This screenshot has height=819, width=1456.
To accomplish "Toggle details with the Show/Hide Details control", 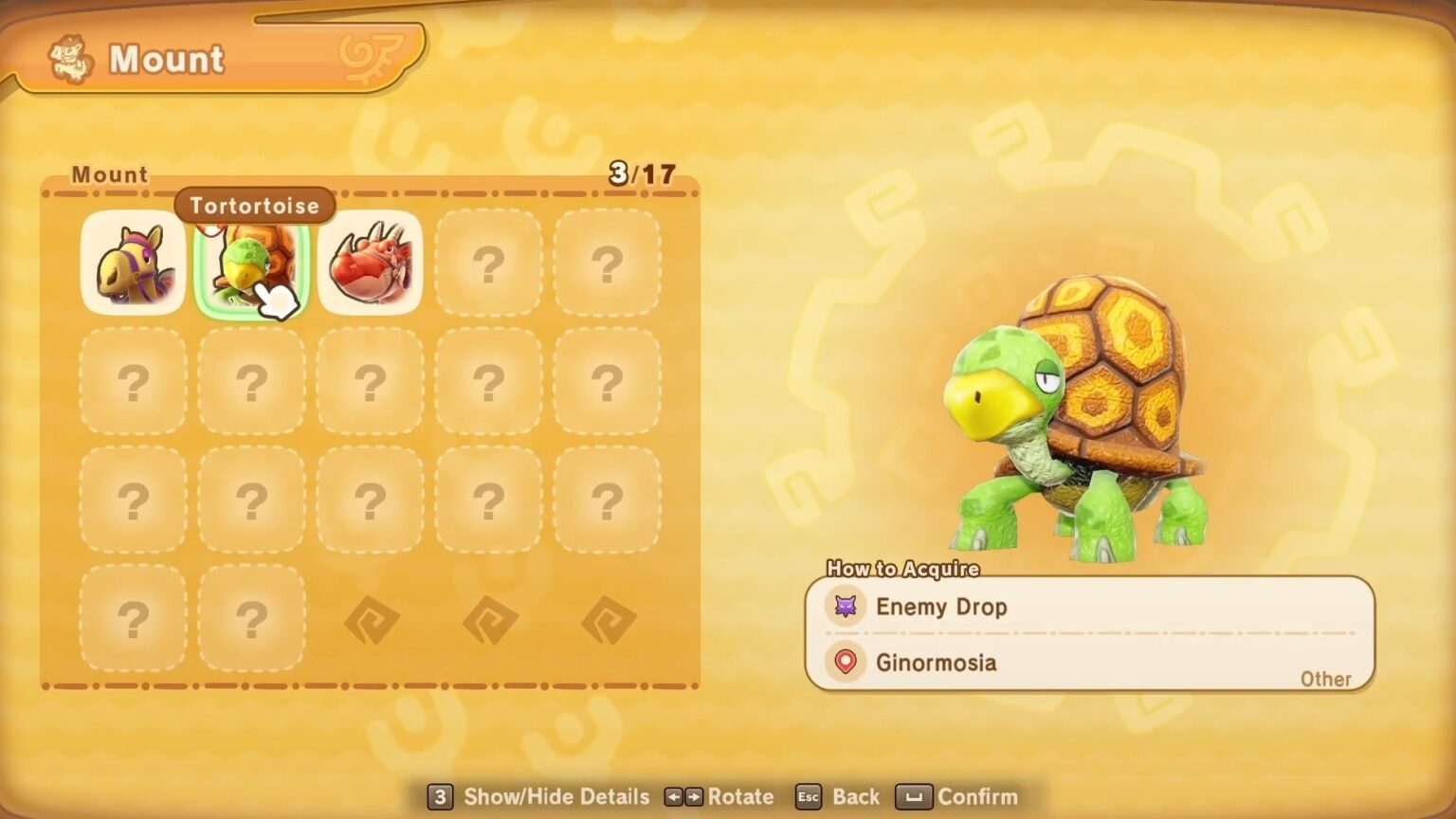I will 537,797.
